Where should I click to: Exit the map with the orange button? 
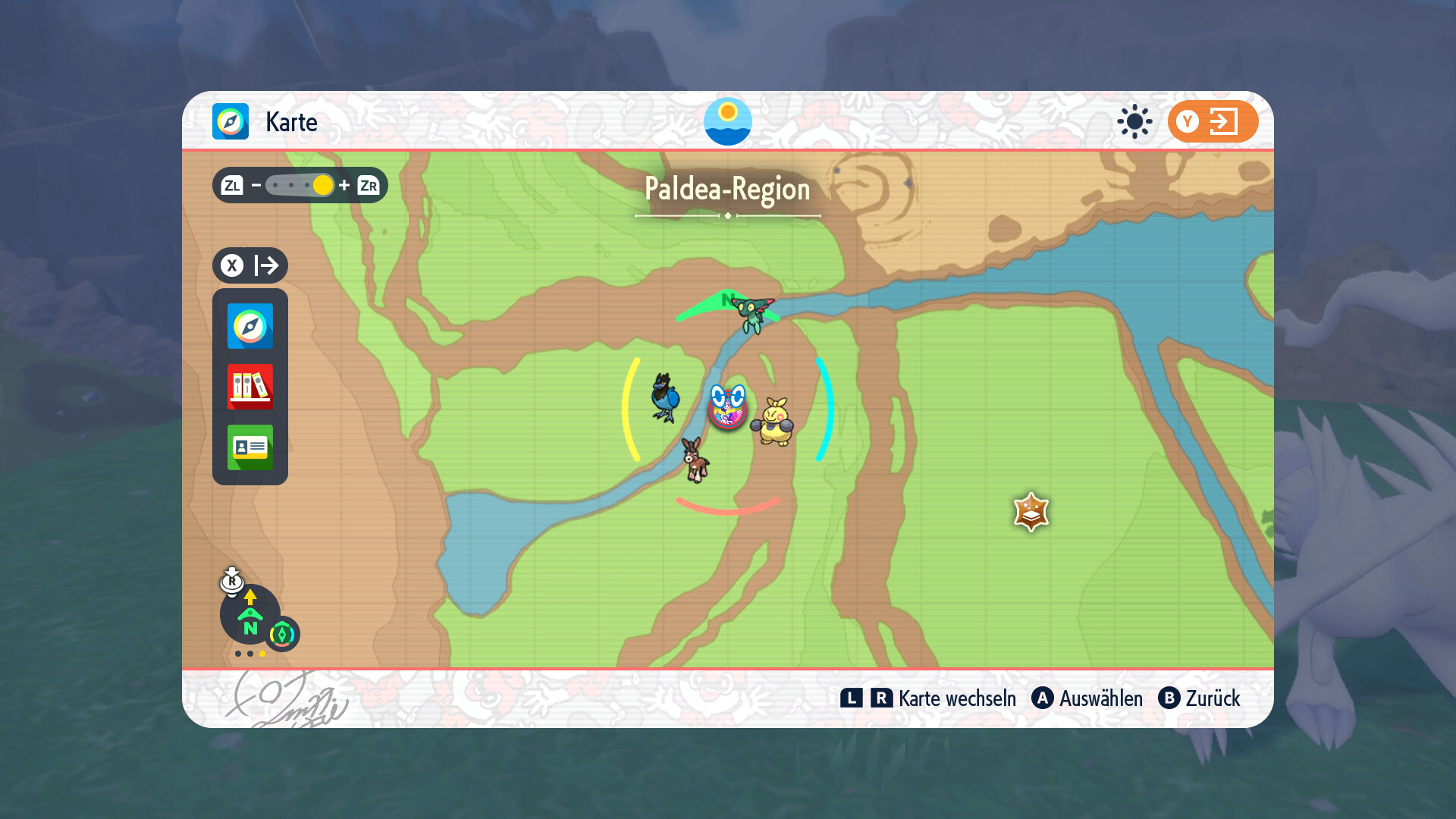[1213, 121]
